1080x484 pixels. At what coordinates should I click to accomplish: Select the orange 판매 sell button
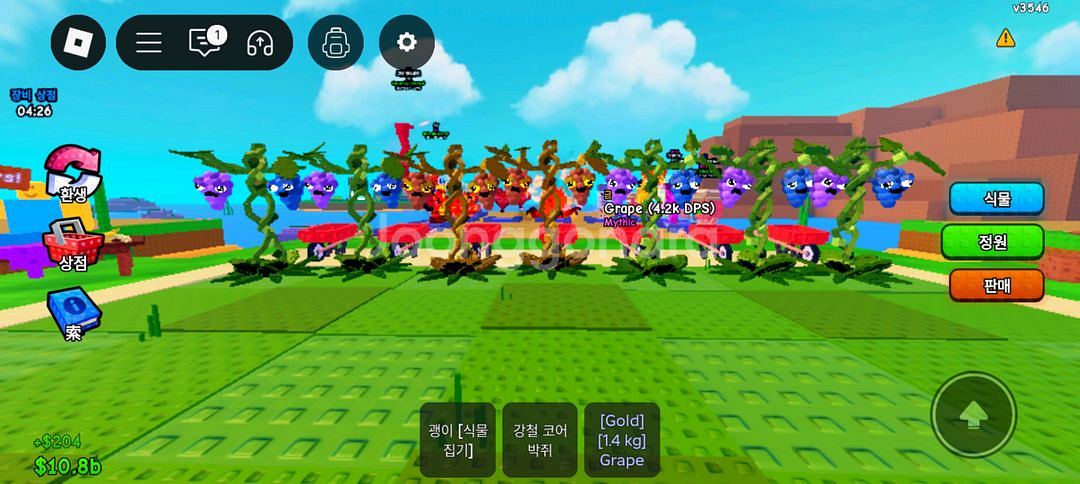(996, 285)
